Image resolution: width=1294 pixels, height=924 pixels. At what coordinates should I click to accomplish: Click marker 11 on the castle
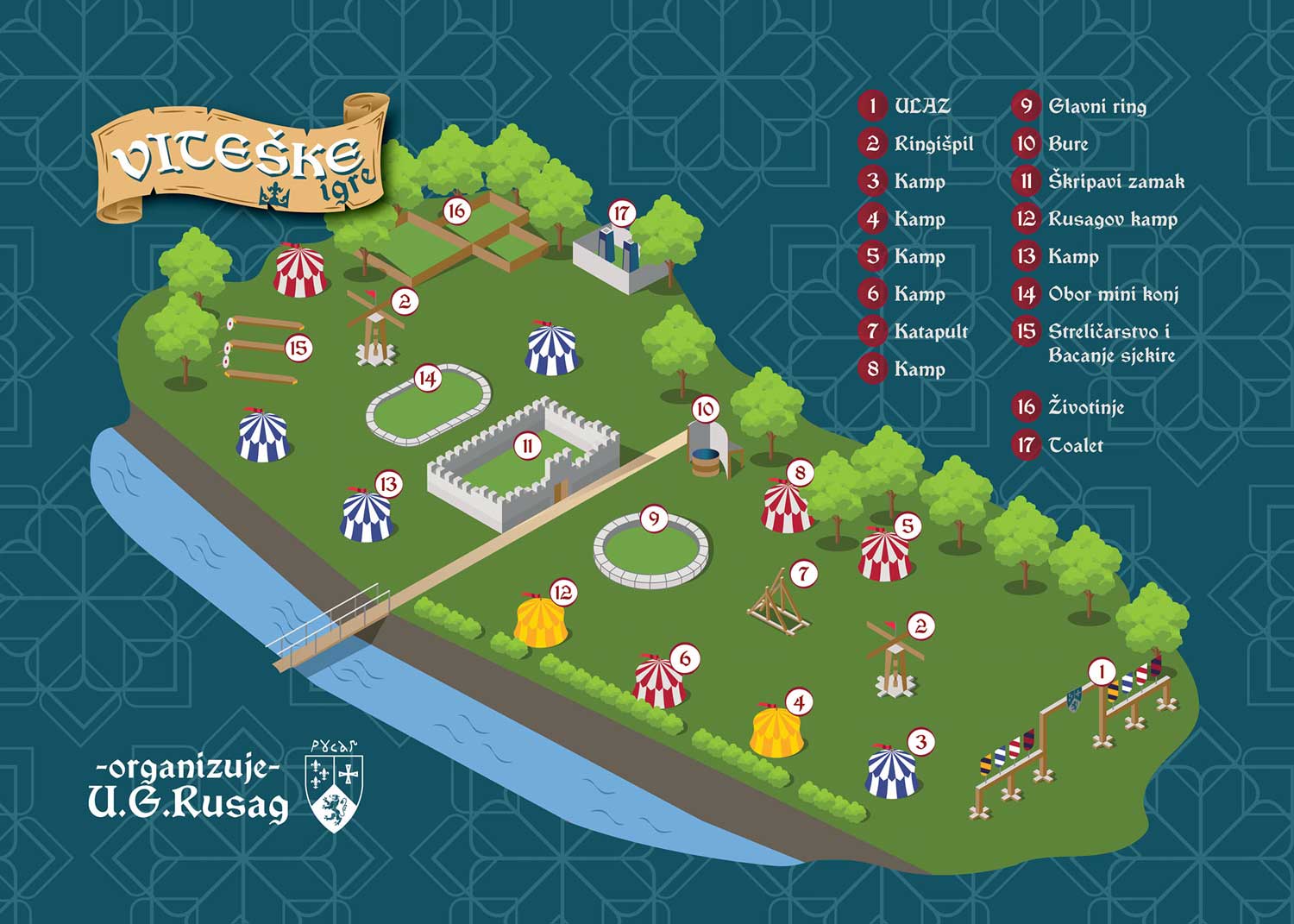(527, 446)
